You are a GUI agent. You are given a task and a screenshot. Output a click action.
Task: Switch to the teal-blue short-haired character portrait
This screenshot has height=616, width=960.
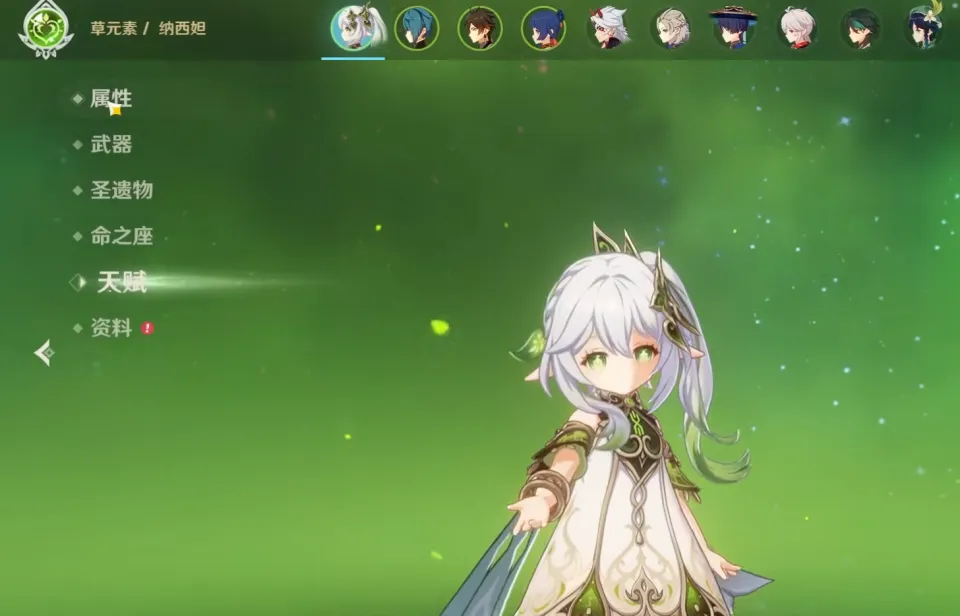pos(416,28)
